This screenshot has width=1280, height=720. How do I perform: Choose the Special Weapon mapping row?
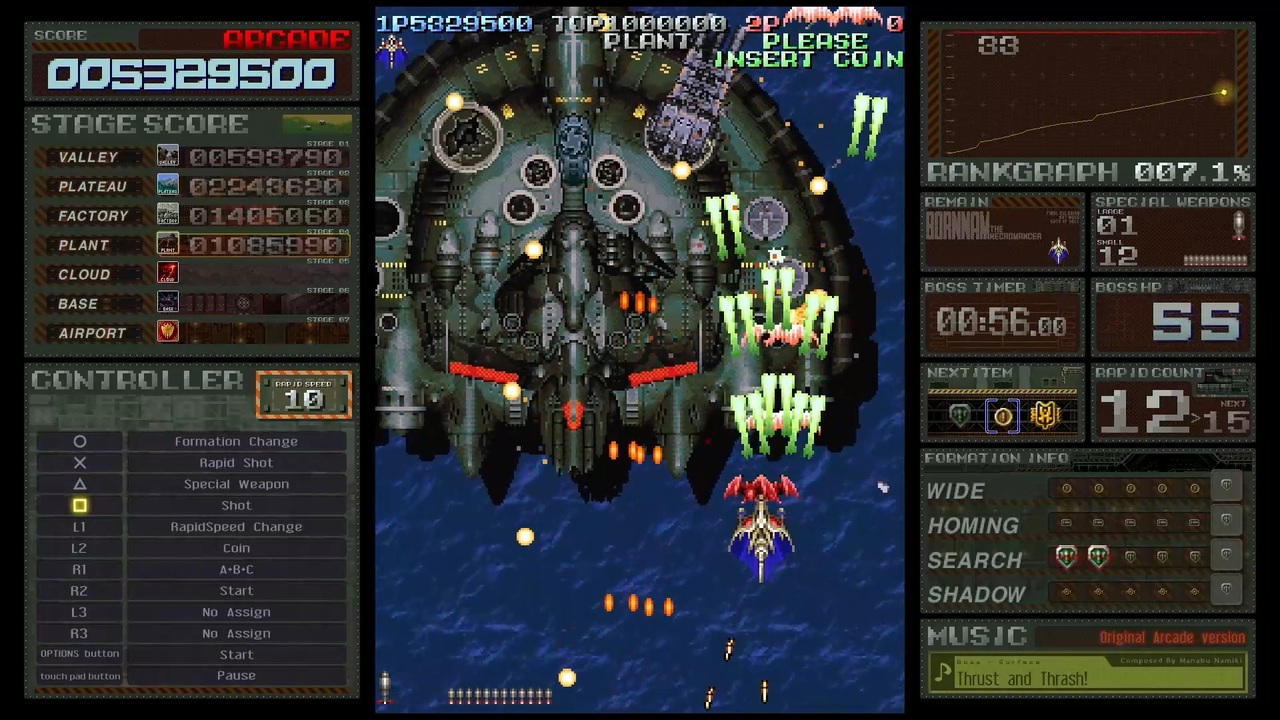pyautogui.click(x=236, y=484)
